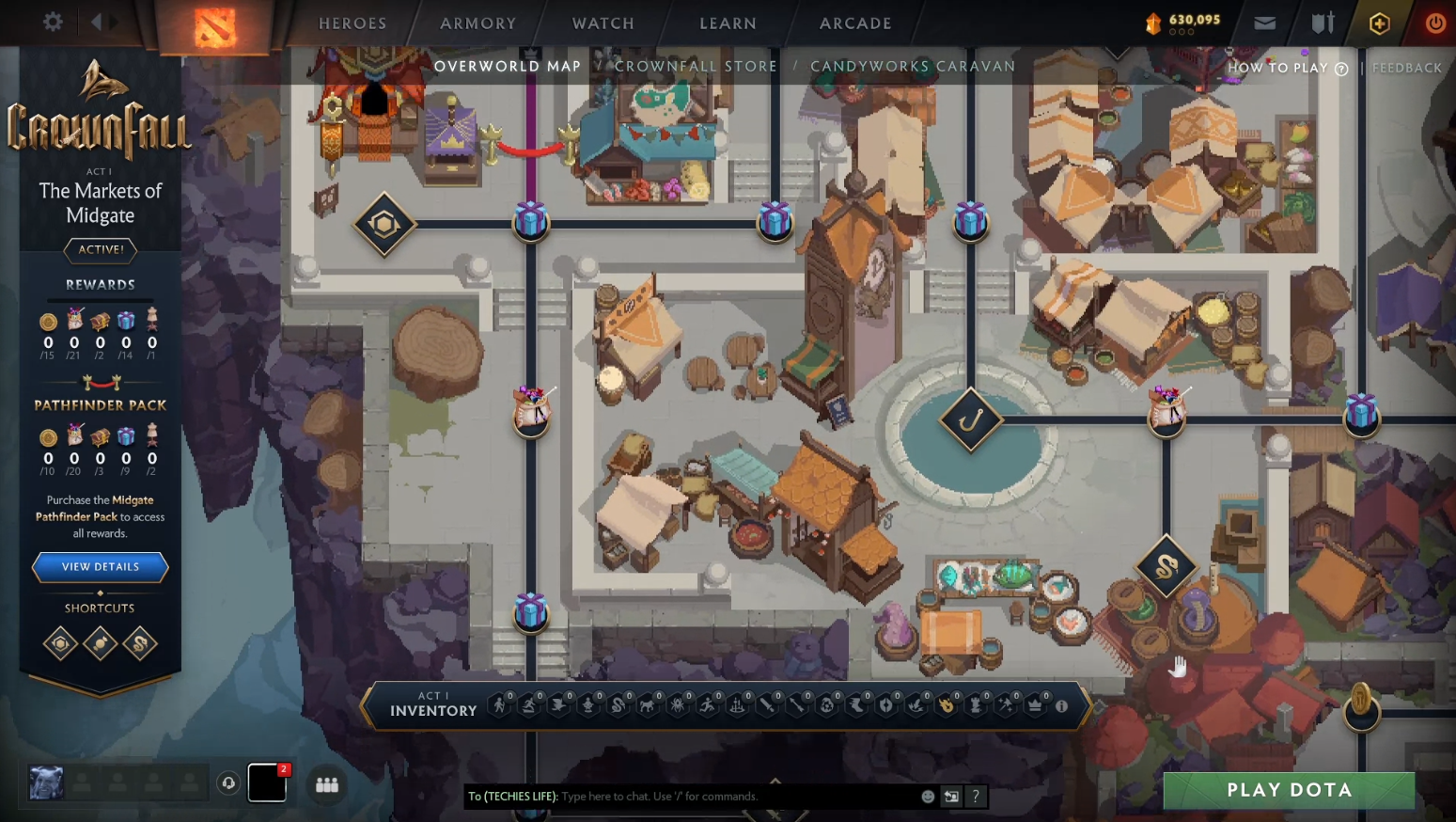This screenshot has width=1456, height=822.
Task: Open the Heroes menu
Action: click(352, 24)
